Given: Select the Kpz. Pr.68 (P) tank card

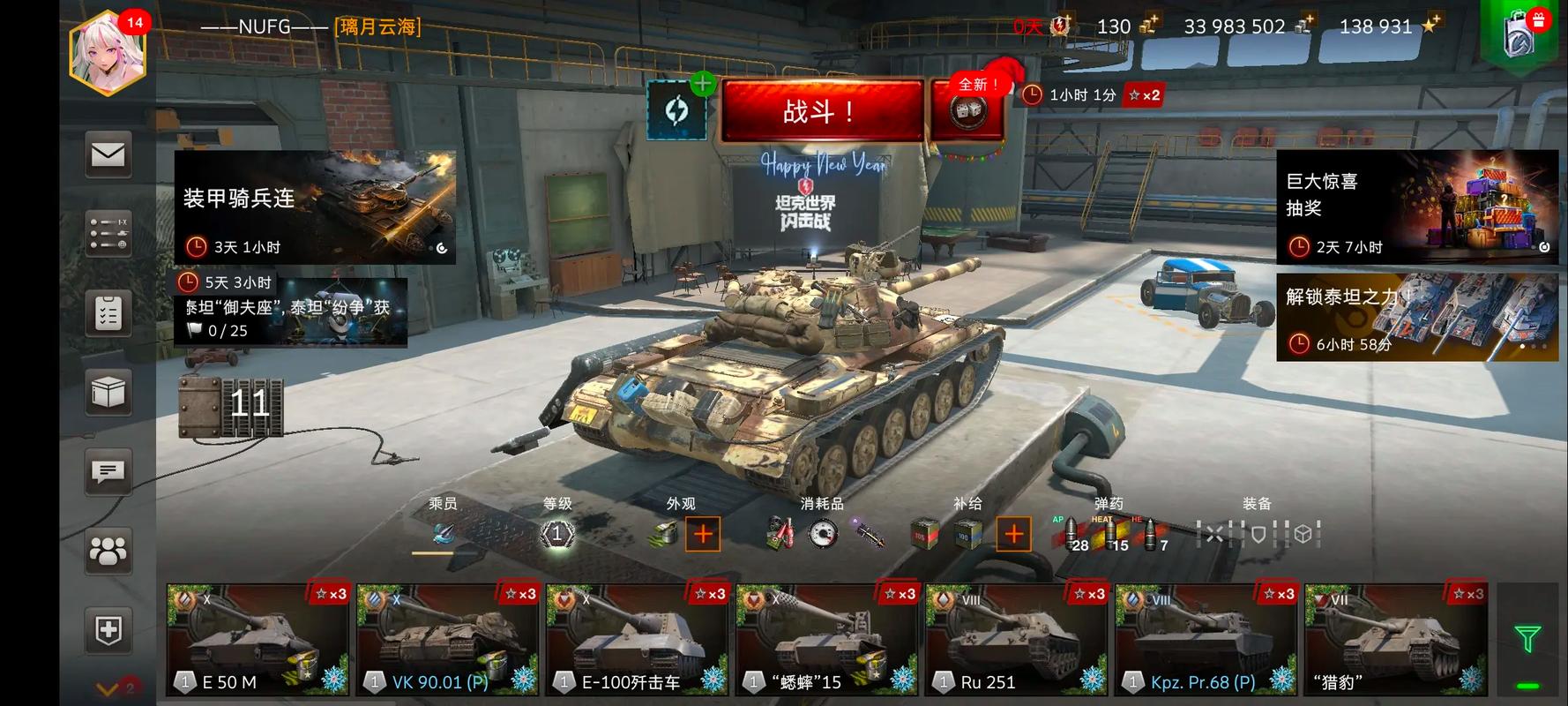Looking at the screenshot, I should pos(1206,639).
